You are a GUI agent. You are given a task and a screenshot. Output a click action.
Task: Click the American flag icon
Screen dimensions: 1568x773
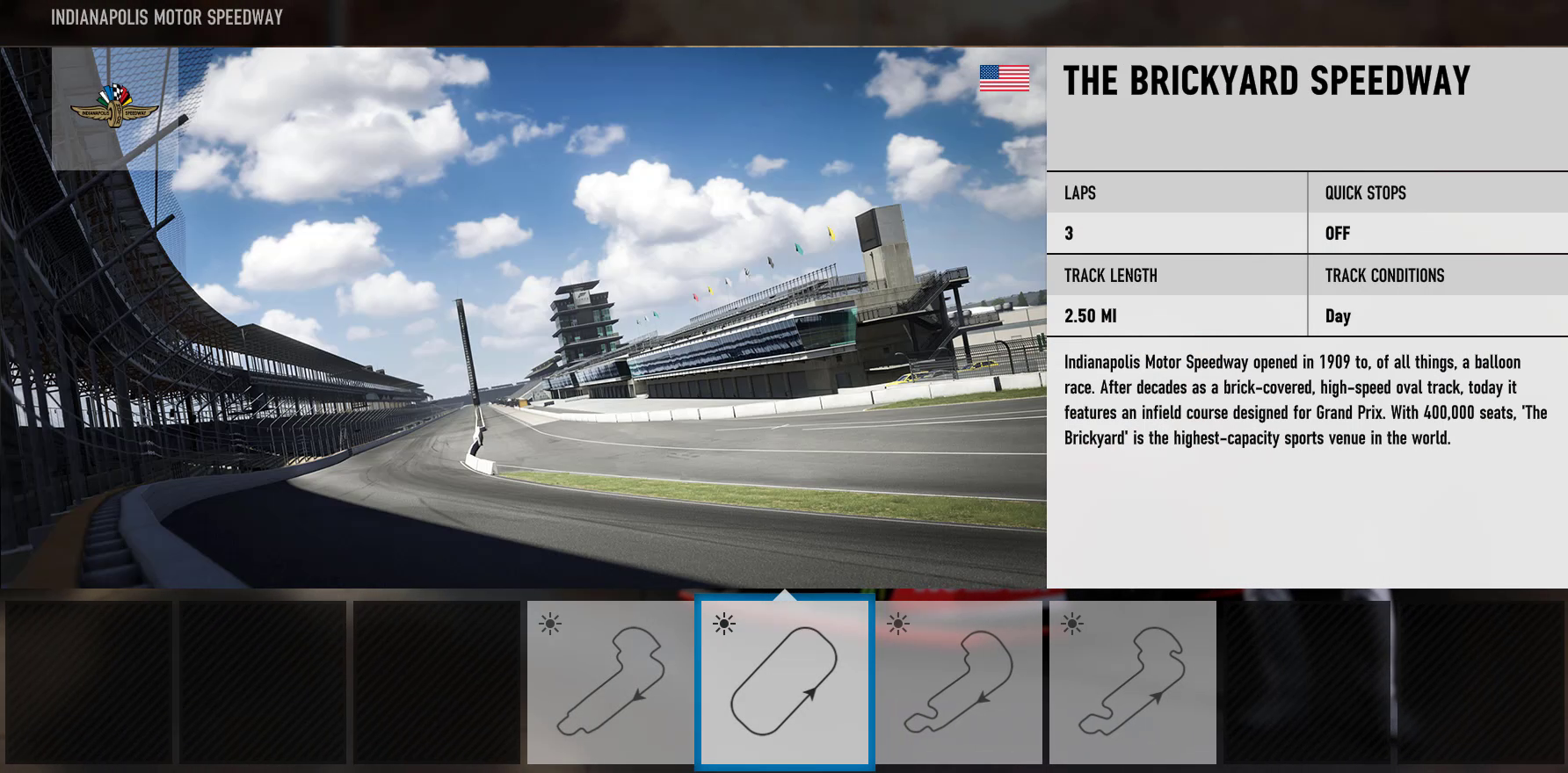[x=1005, y=77]
